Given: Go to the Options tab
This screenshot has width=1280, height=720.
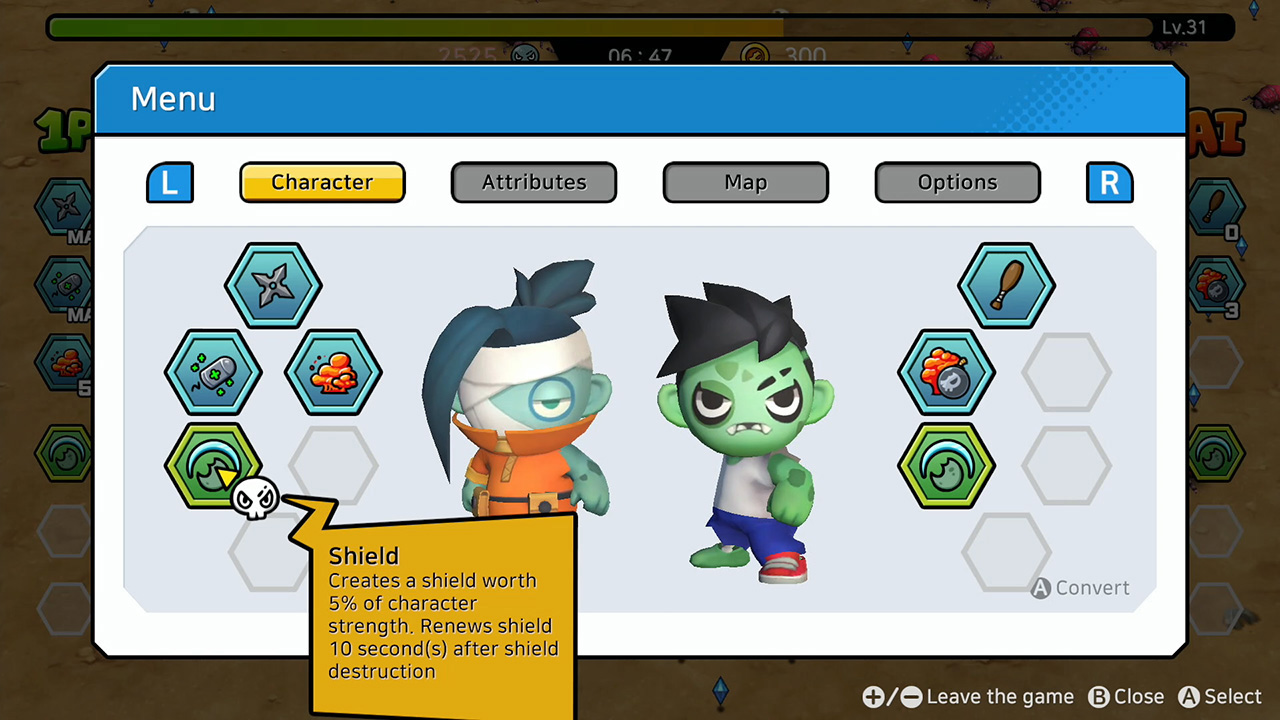Looking at the screenshot, I should pyautogui.click(x=957, y=182).
